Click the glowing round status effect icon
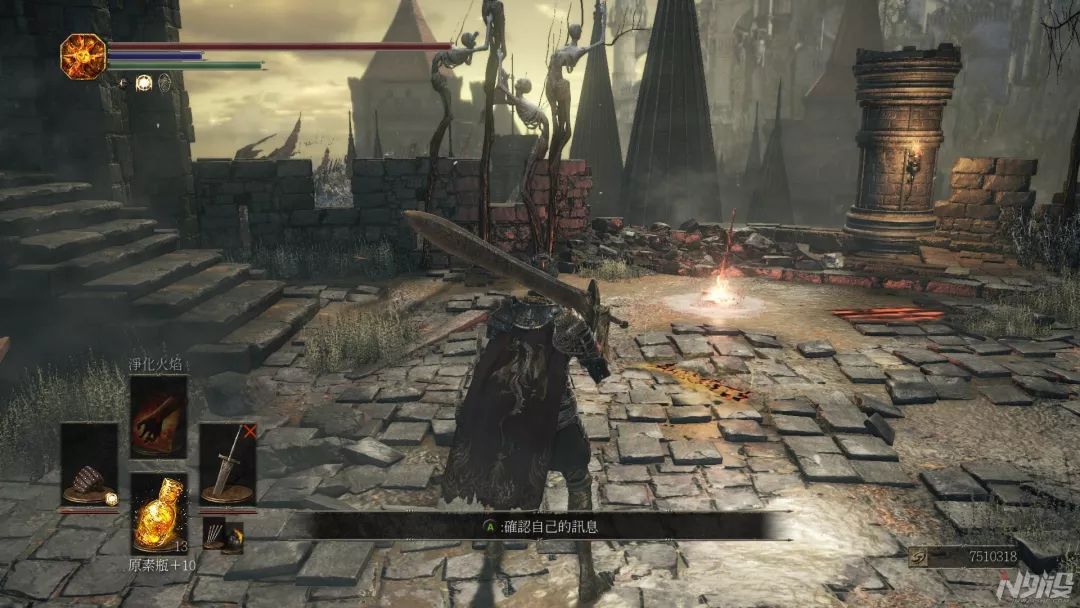This screenshot has width=1080, height=608. (143, 83)
